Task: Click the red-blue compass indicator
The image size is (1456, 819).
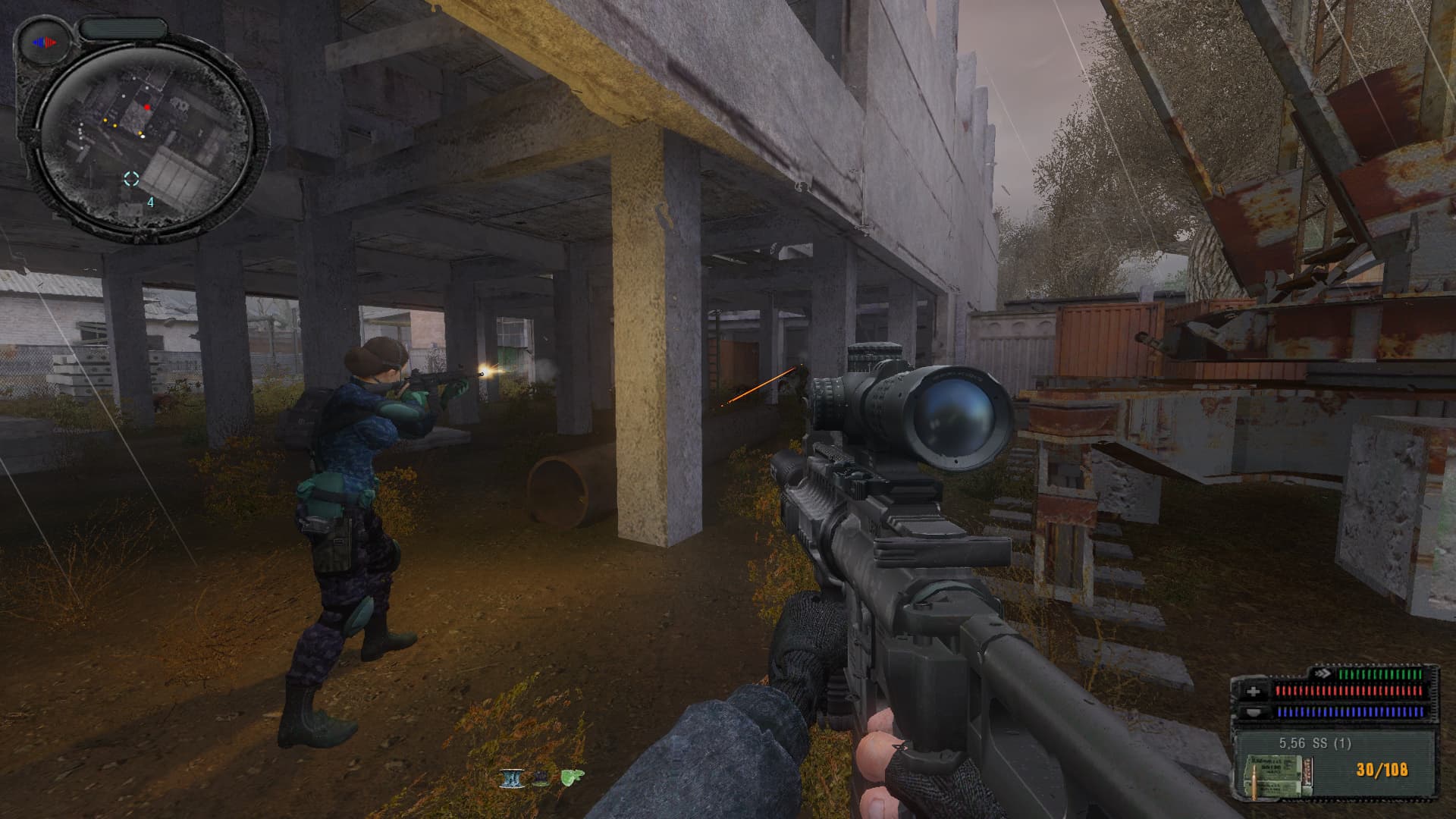Action: pyautogui.click(x=45, y=43)
